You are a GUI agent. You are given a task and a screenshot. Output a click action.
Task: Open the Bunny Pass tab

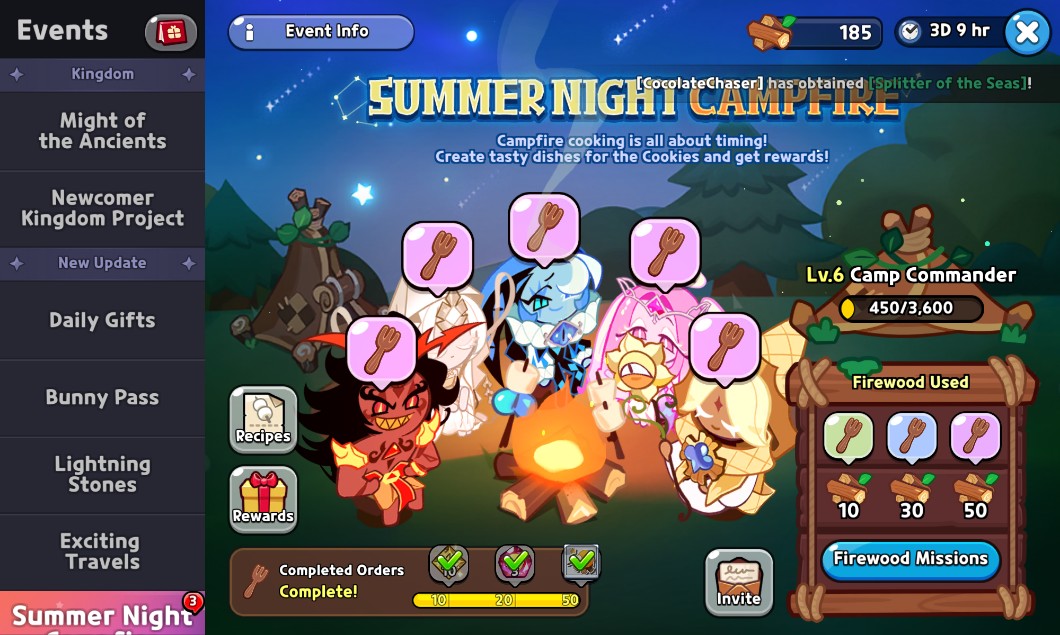(102, 397)
